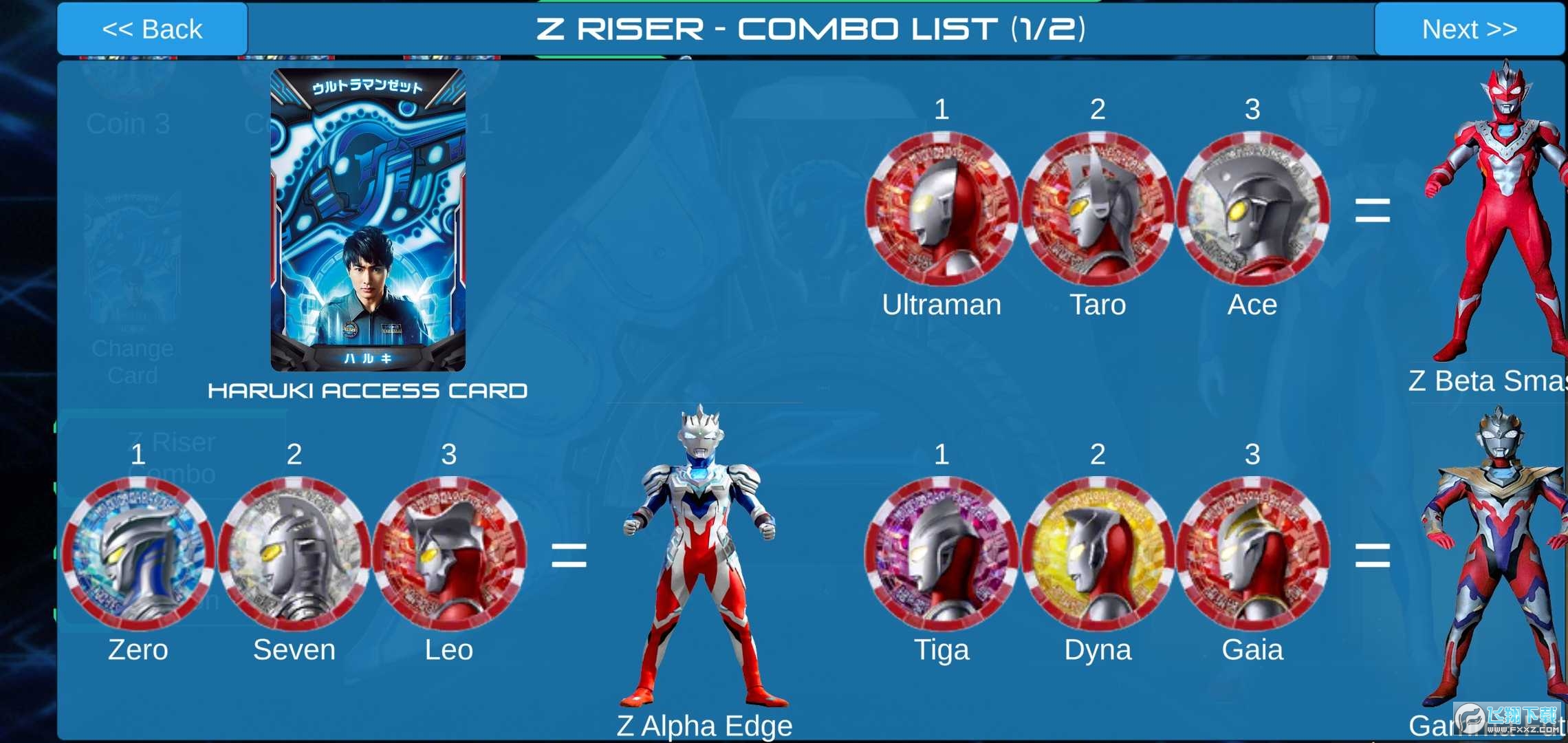Choose the Gaia medal
The image size is (1568, 743).
point(1252,554)
